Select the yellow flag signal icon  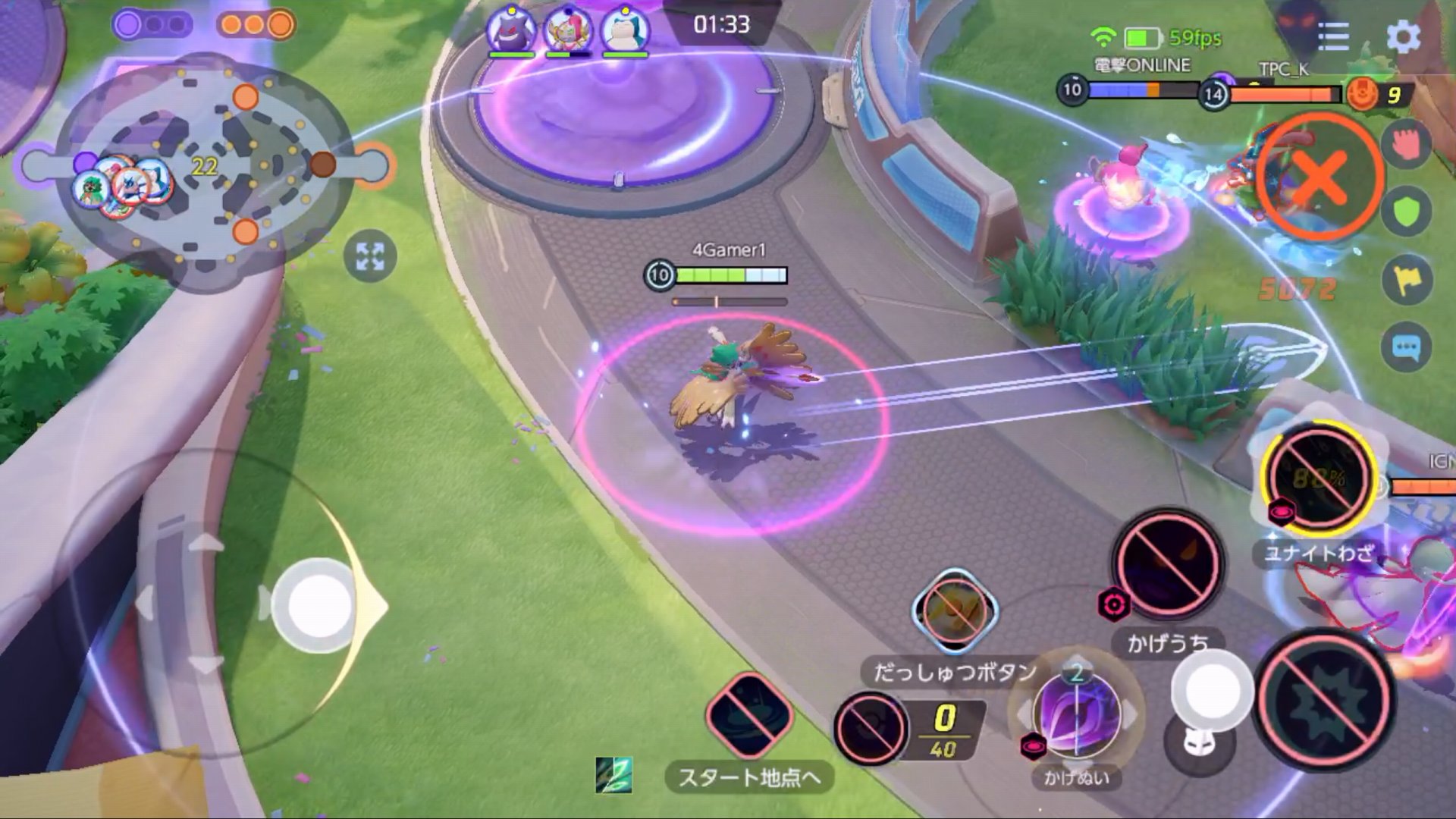click(1407, 280)
